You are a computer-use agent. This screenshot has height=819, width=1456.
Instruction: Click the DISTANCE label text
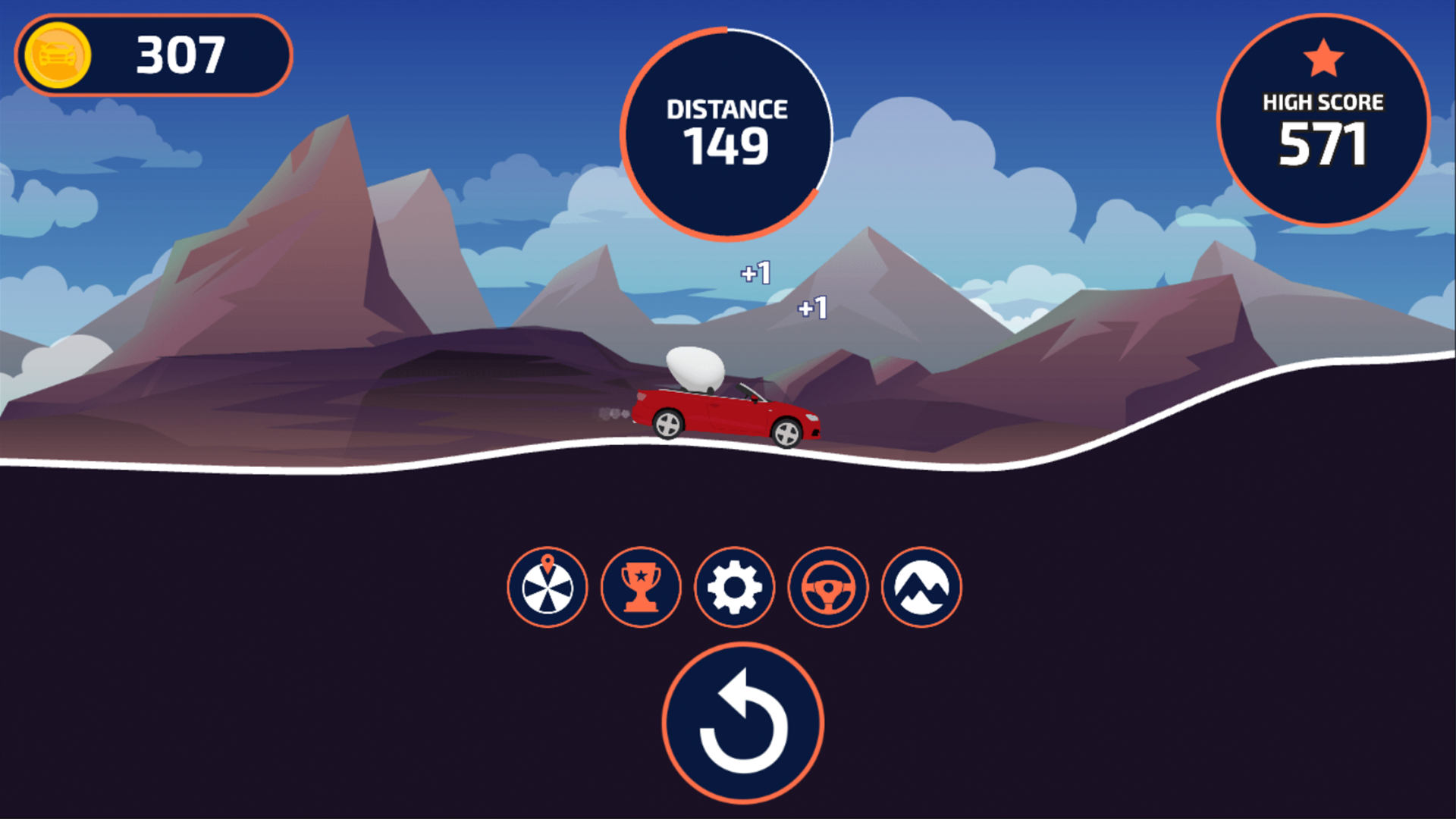(726, 108)
